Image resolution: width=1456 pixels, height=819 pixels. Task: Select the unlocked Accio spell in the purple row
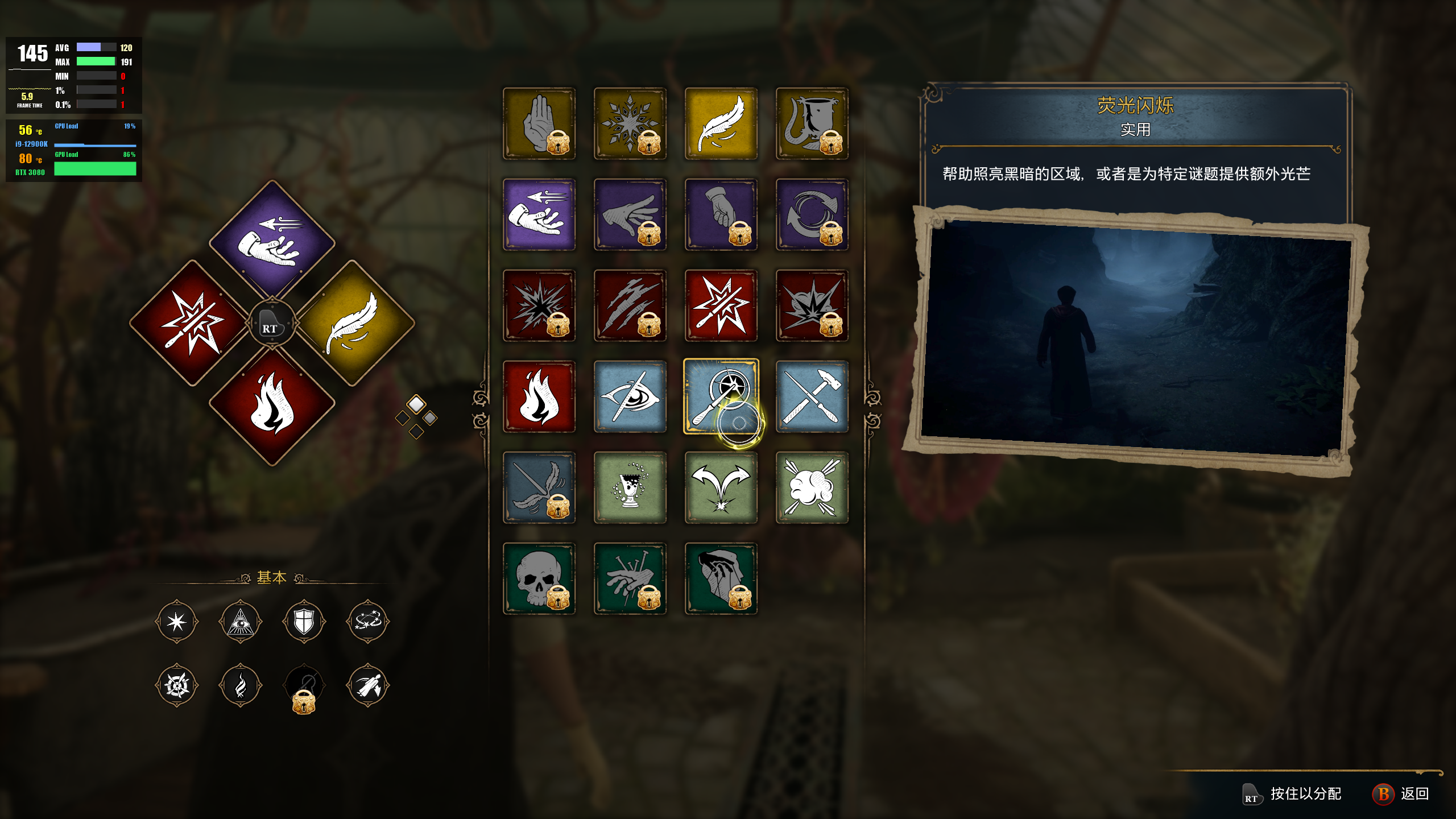pos(539,215)
